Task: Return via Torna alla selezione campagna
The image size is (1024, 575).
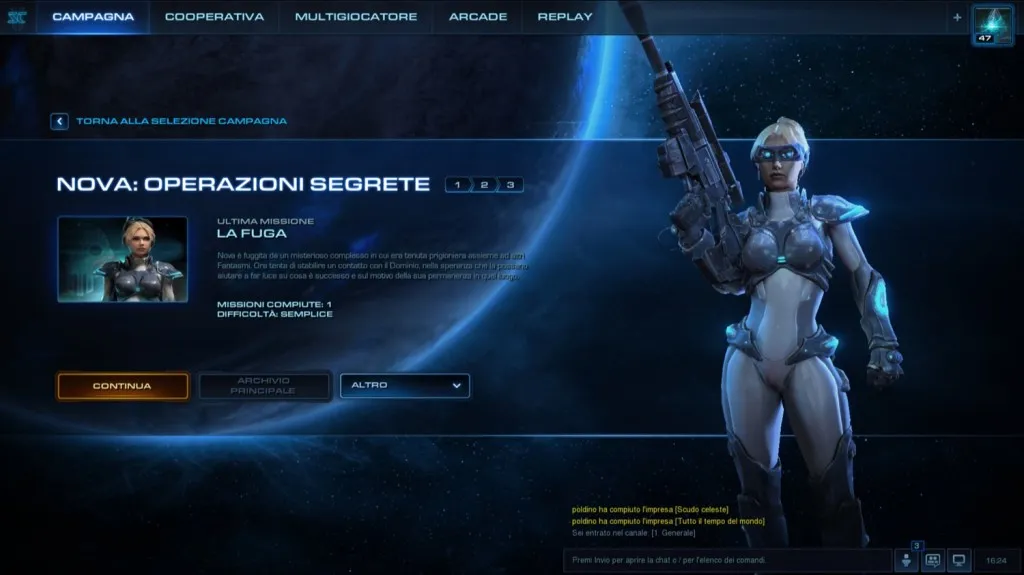Action: click(x=169, y=121)
